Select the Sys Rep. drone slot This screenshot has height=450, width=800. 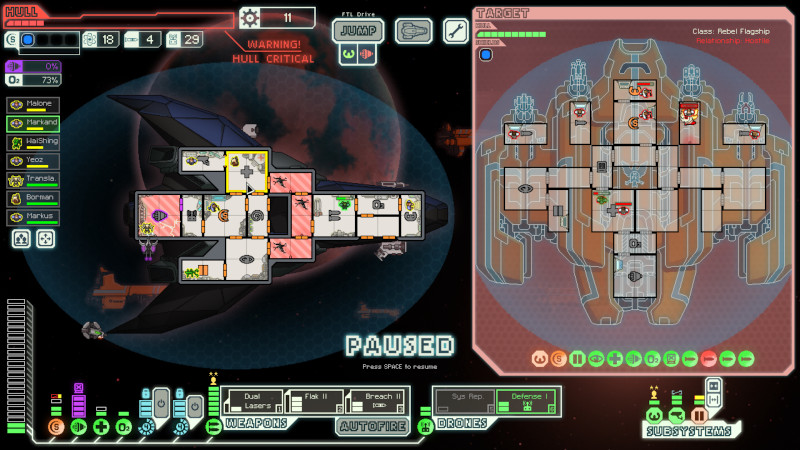click(x=465, y=400)
